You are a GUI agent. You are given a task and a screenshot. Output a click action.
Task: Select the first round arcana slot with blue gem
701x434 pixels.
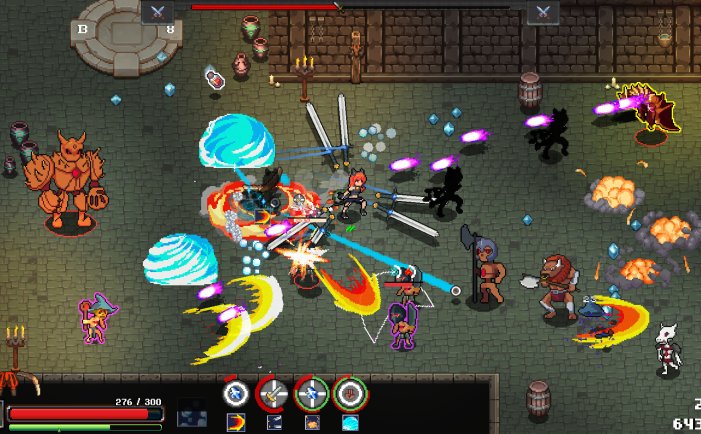[236, 392]
